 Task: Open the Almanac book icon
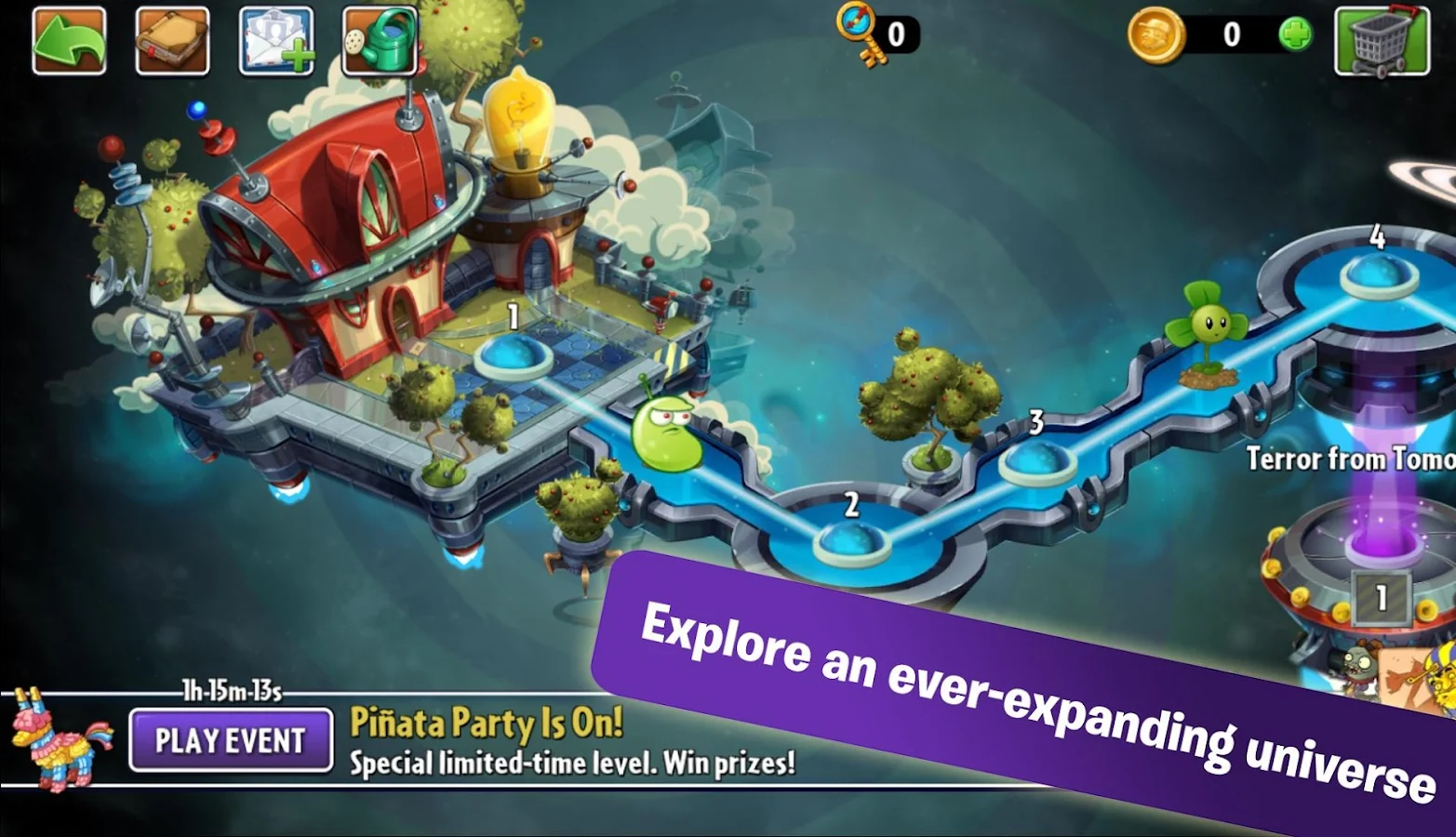click(171, 40)
